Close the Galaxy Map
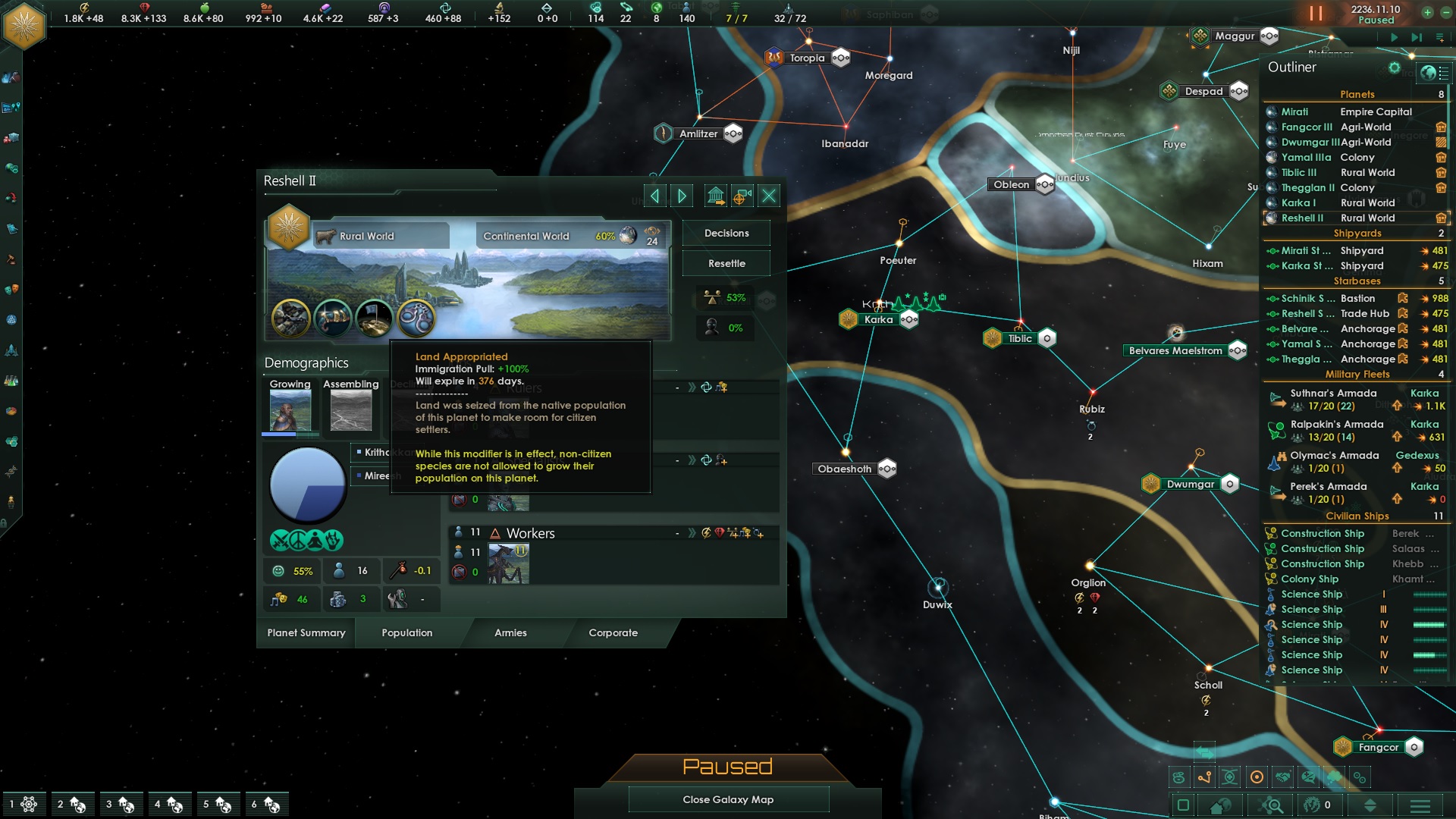 (x=728, y=800)
